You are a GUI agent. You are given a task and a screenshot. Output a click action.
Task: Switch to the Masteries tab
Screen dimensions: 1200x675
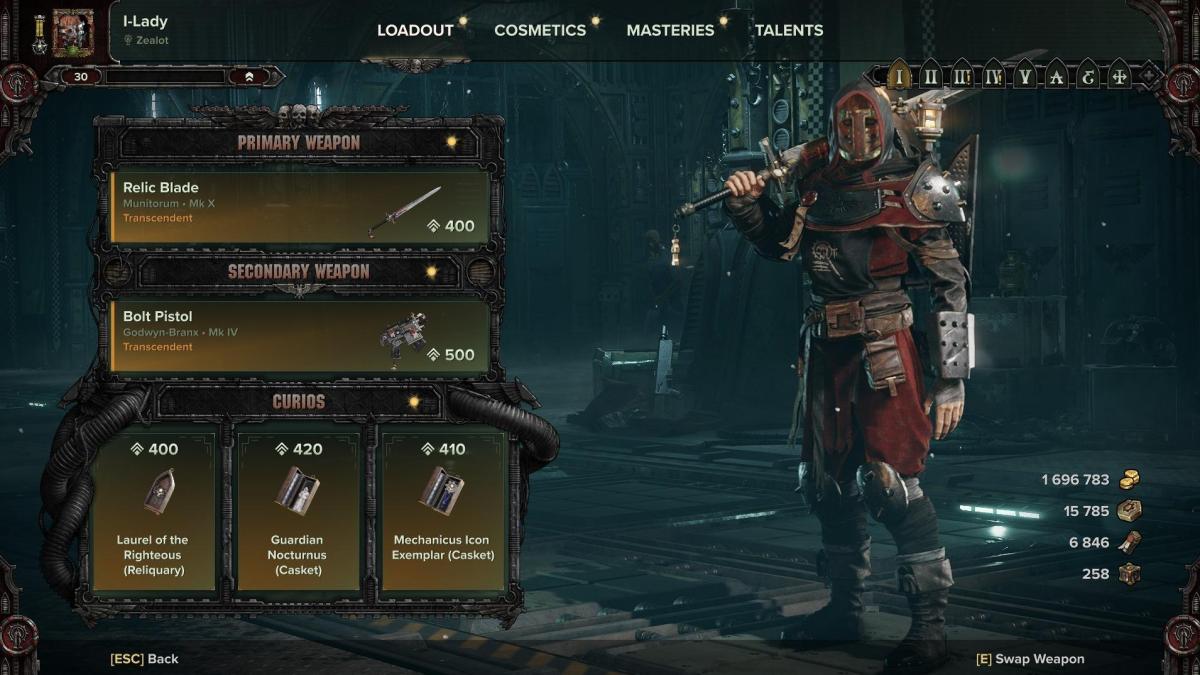[x=670, y=30]
